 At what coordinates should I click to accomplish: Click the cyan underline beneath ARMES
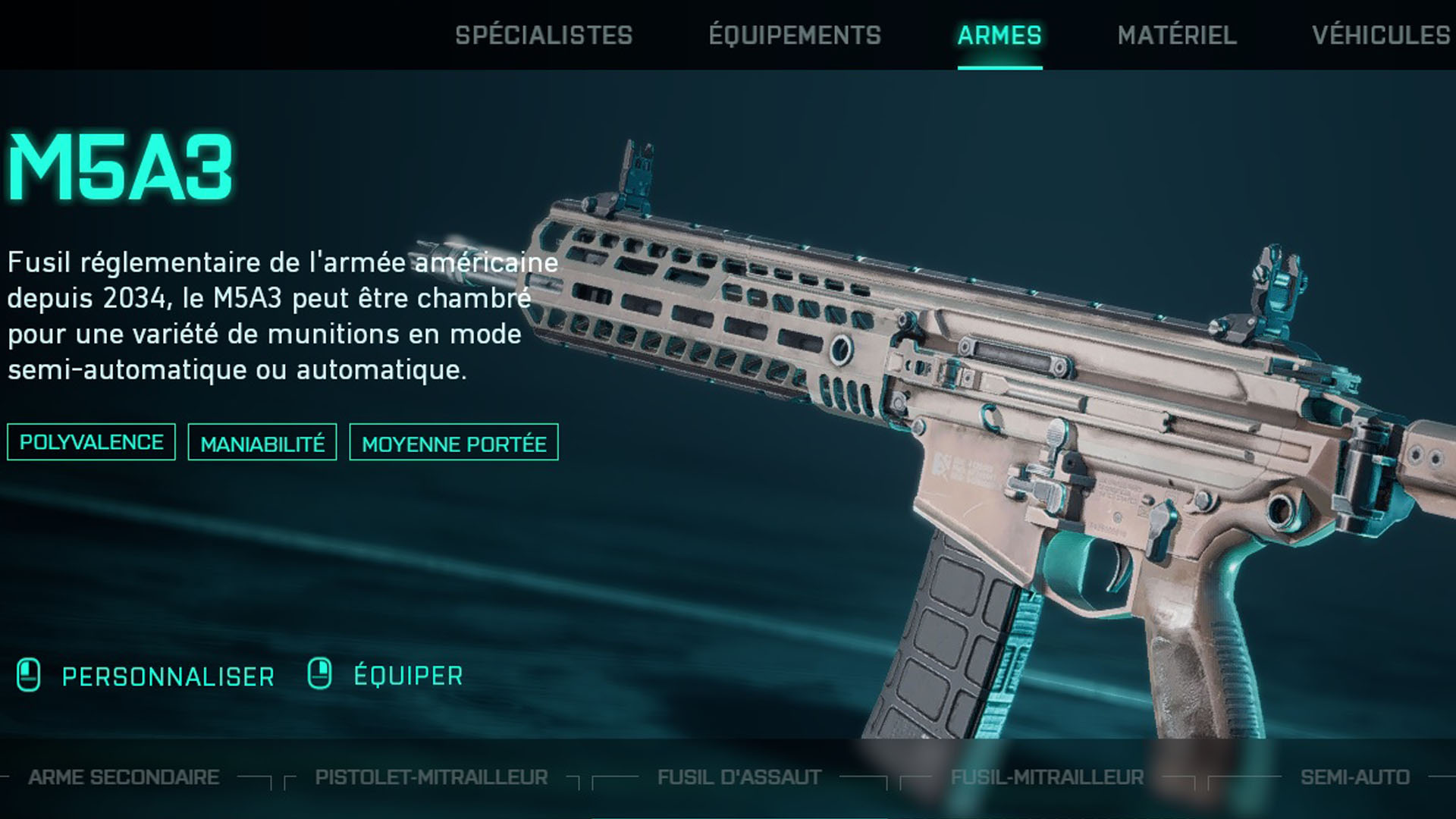[x=999, y=67]
